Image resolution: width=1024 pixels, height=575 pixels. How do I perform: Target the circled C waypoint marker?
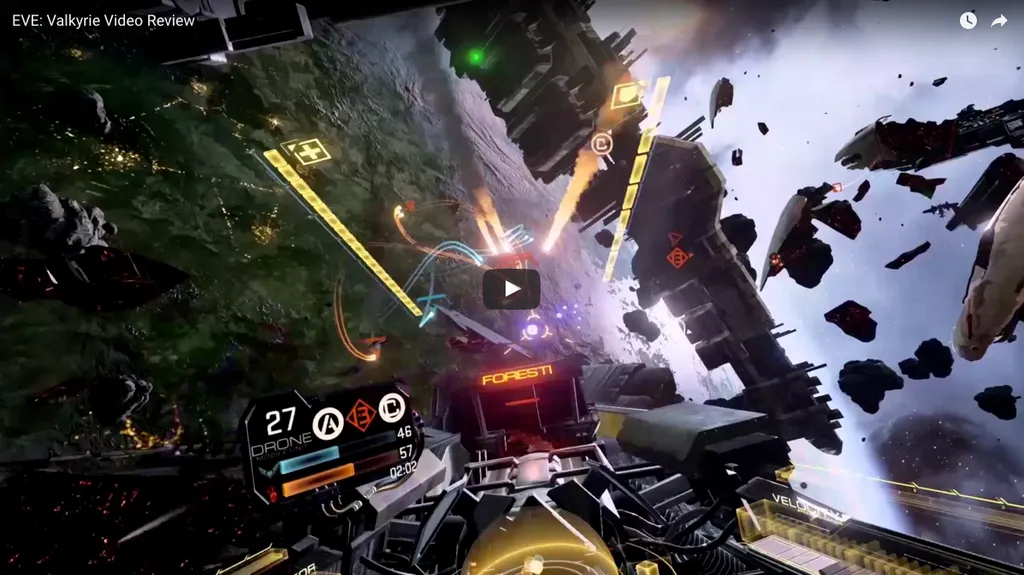tap(601, 144)
